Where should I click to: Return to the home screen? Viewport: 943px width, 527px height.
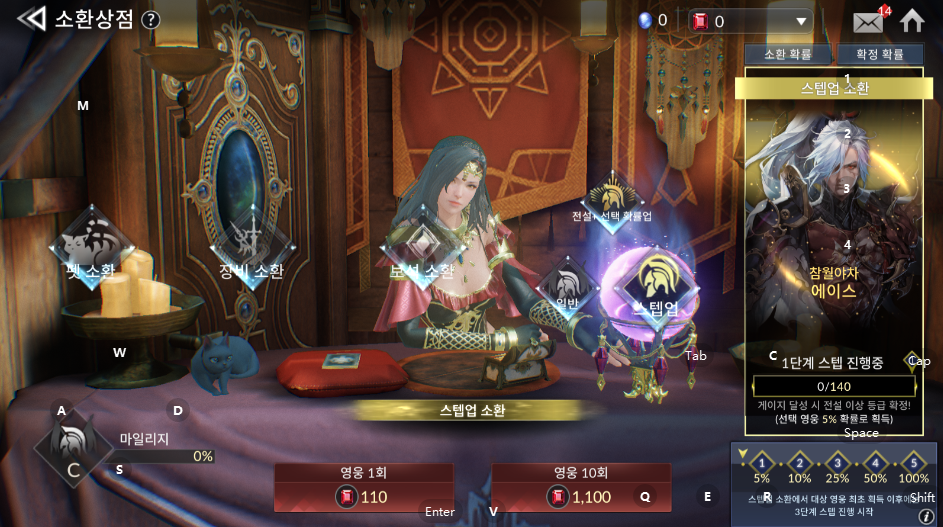[x=912, y=21]
